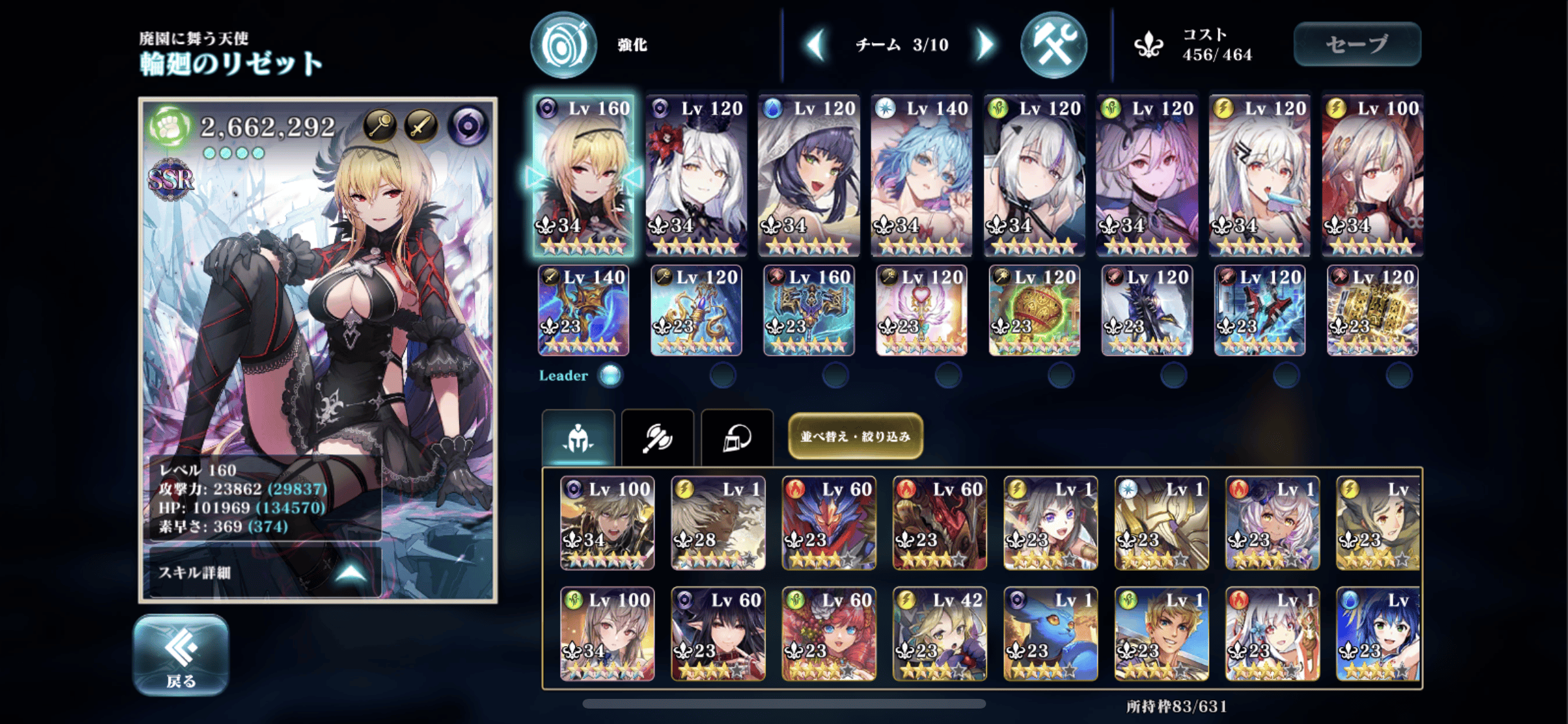Viewport: 1568px width, 724px height.
Task: Open the 並べ替え・絞り込み sort filter
Action: coord(855,436)
